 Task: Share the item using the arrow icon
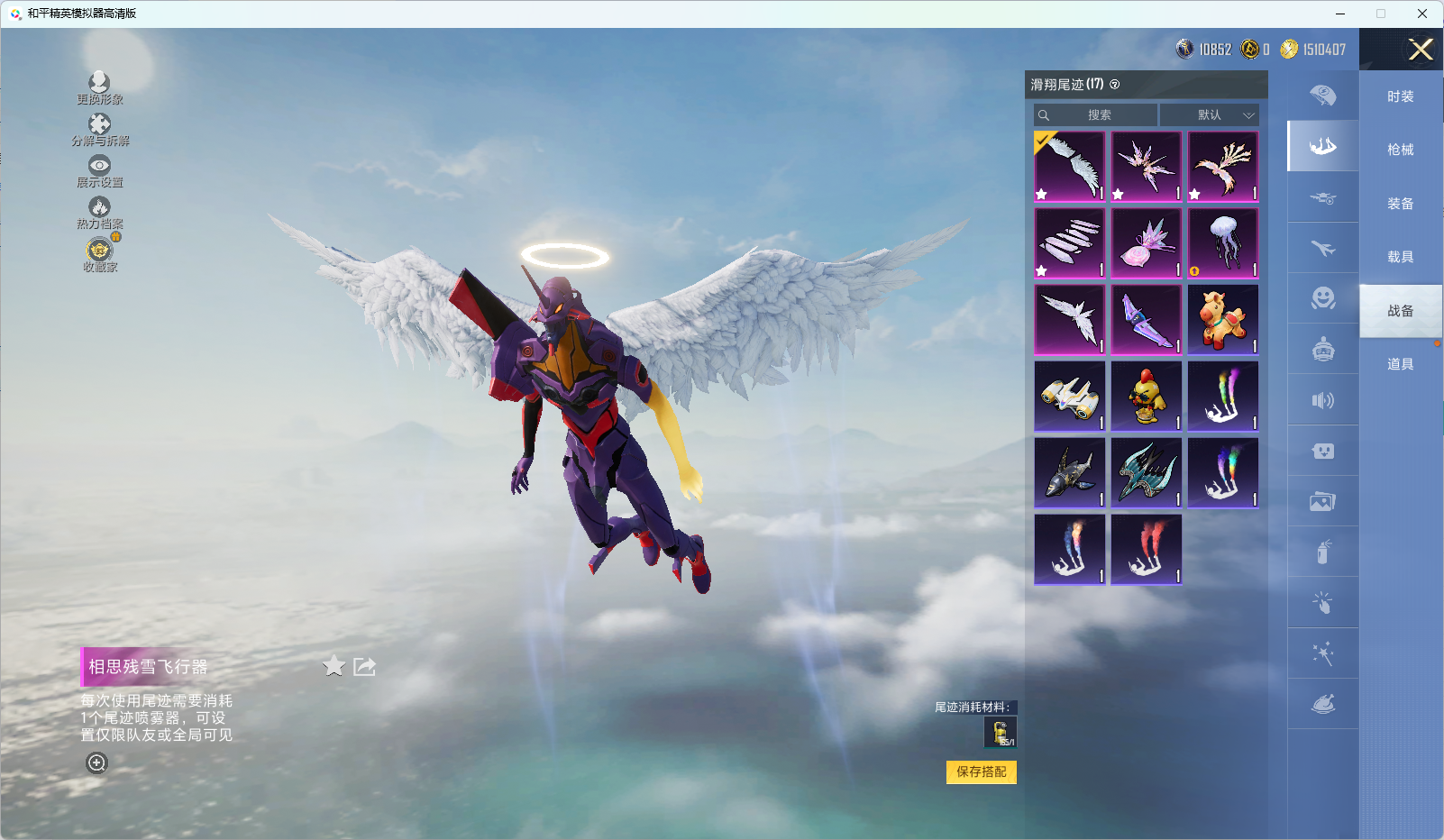[x=364, y=666]
